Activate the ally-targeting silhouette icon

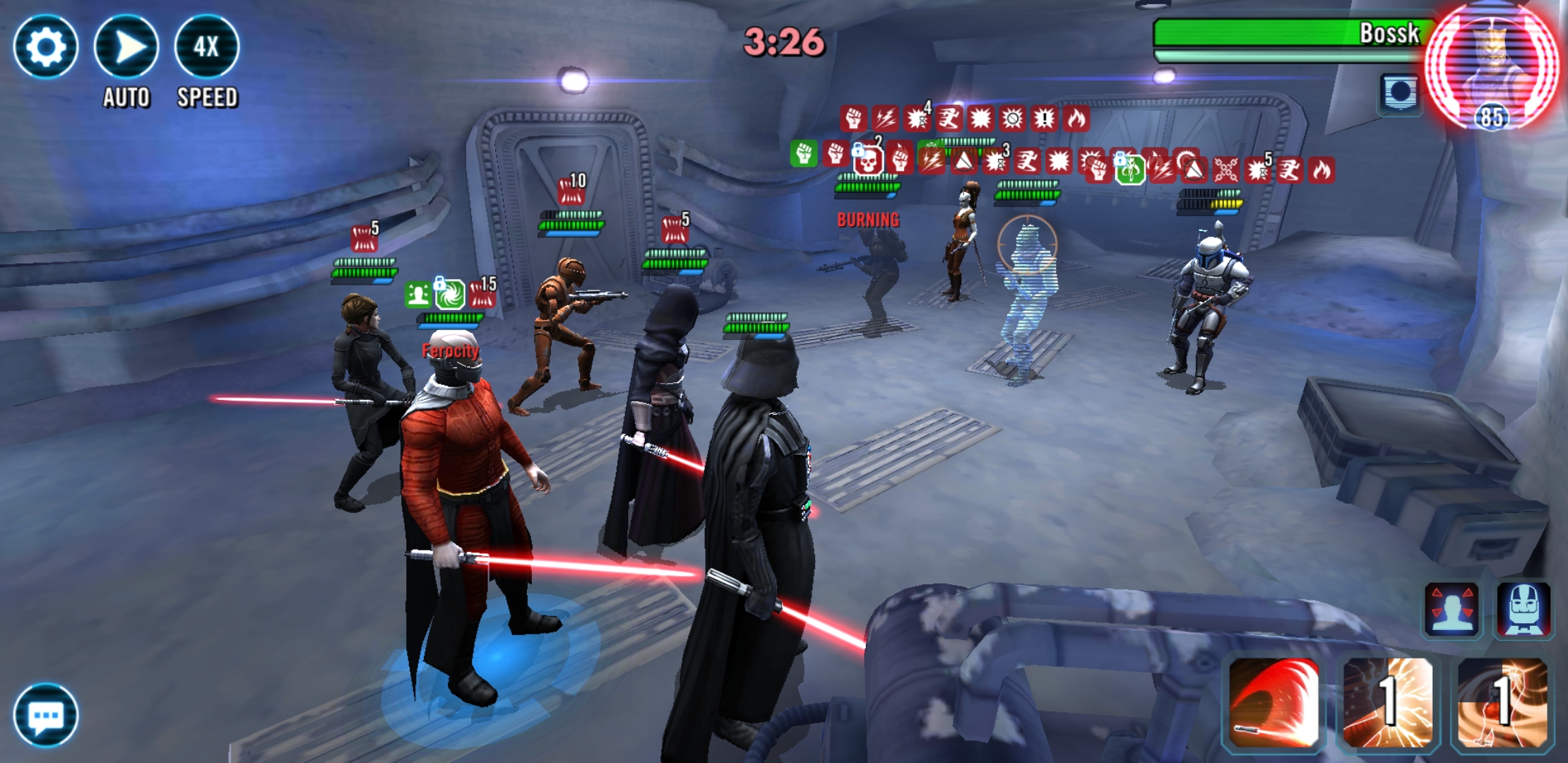[1451, 610]
